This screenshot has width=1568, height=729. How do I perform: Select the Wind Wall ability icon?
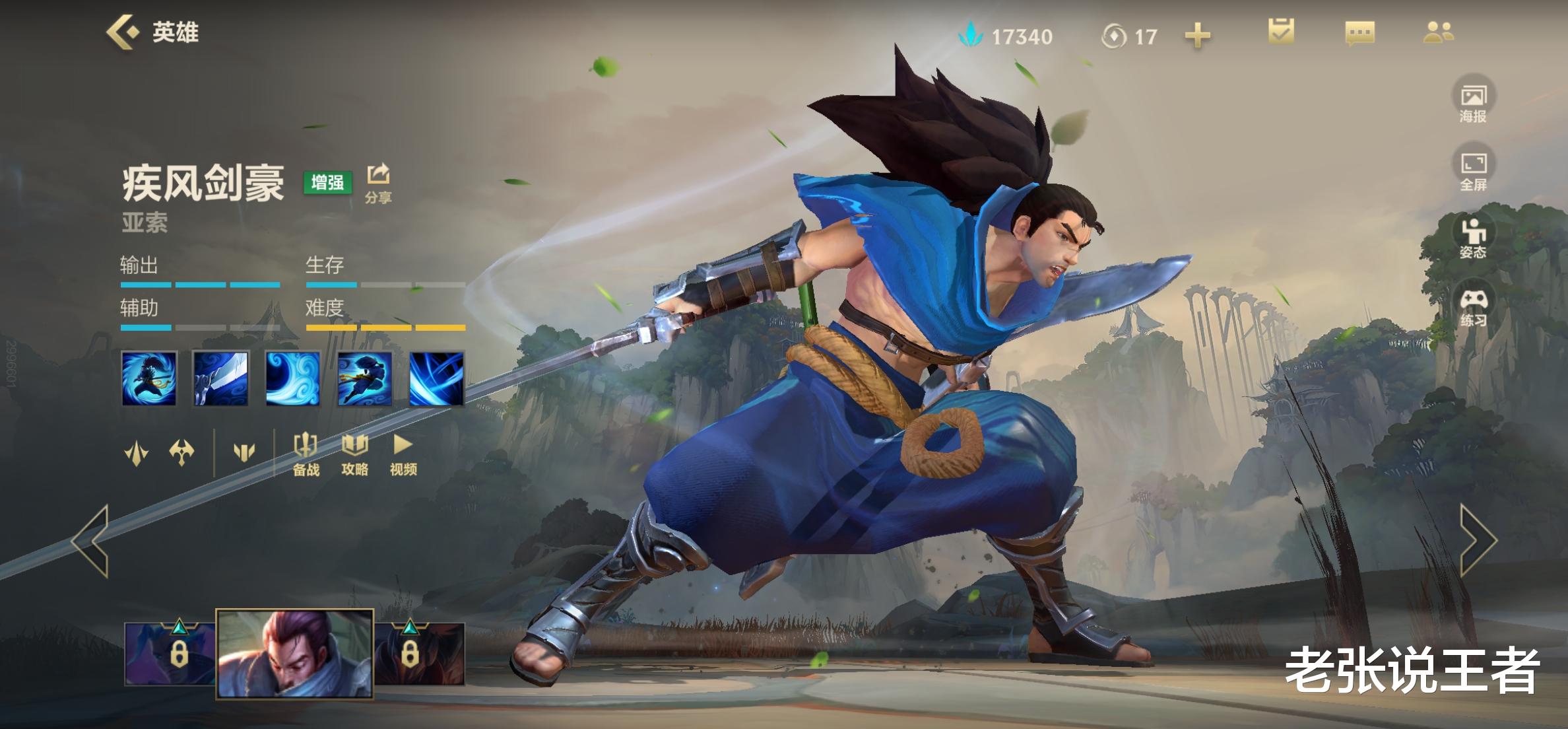293,378
